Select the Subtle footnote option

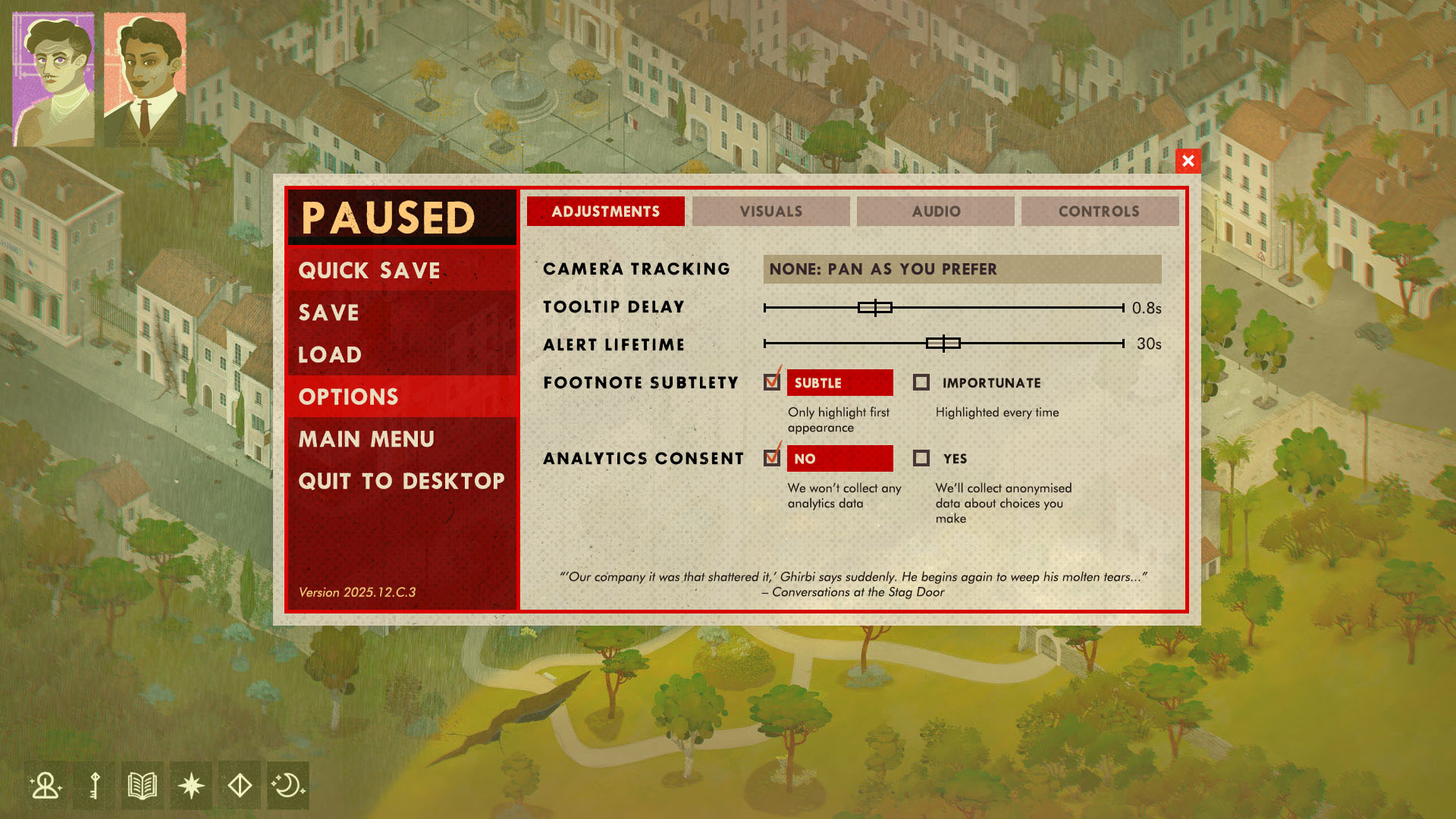tap(772, 382)
